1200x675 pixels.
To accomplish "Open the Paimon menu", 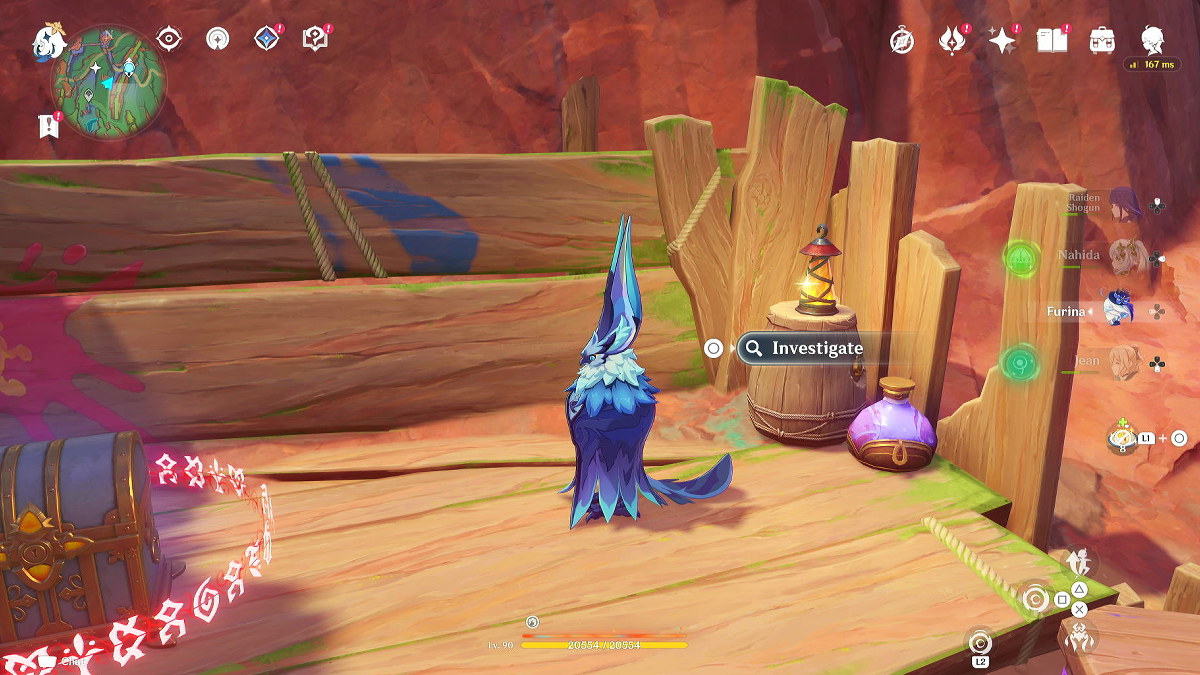I will pos(48,41).
